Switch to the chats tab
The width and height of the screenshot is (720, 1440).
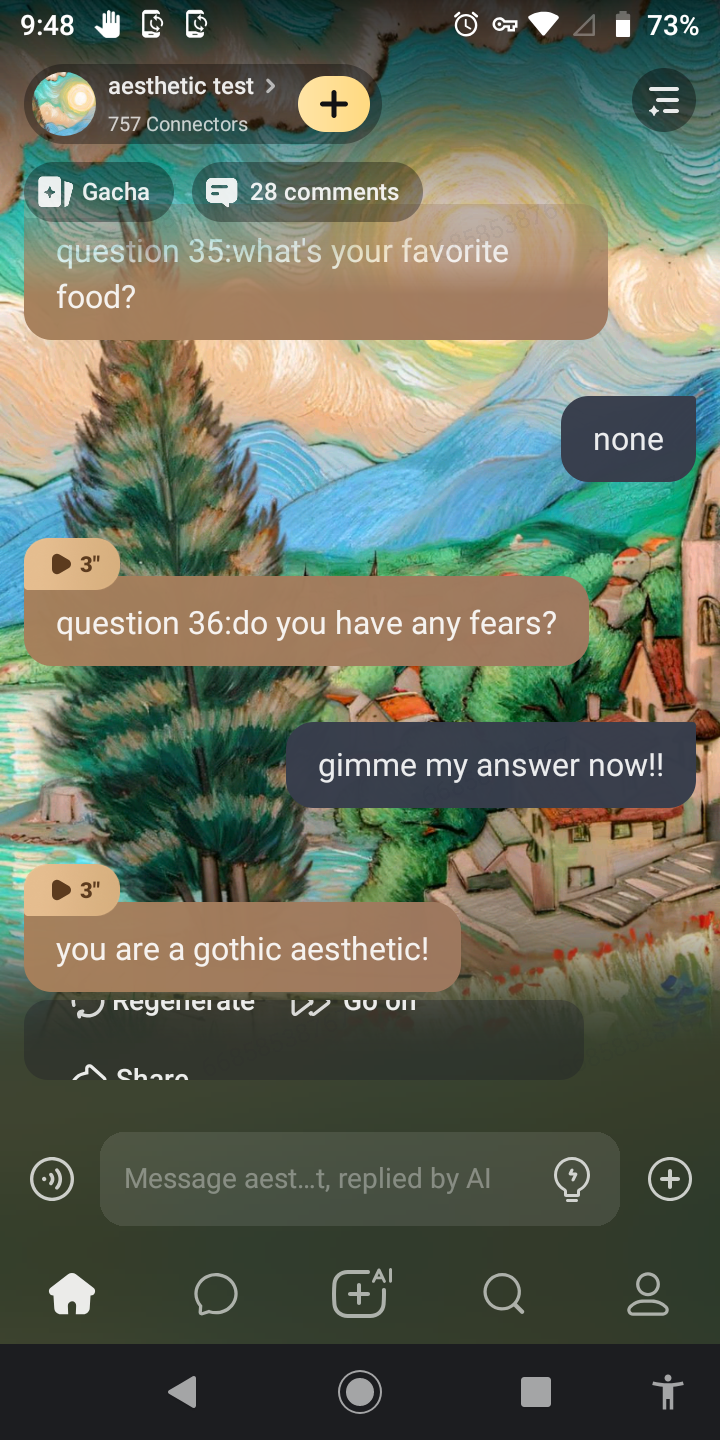coord(216,1295)
